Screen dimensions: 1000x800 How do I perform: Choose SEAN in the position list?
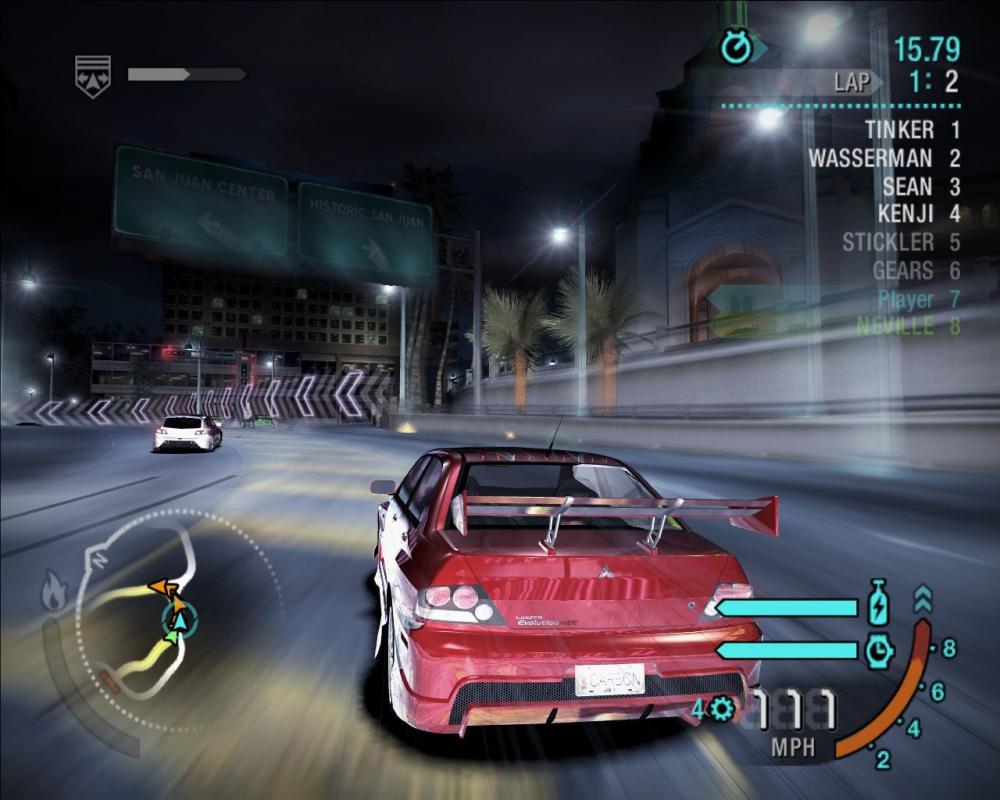coord(908,186)
